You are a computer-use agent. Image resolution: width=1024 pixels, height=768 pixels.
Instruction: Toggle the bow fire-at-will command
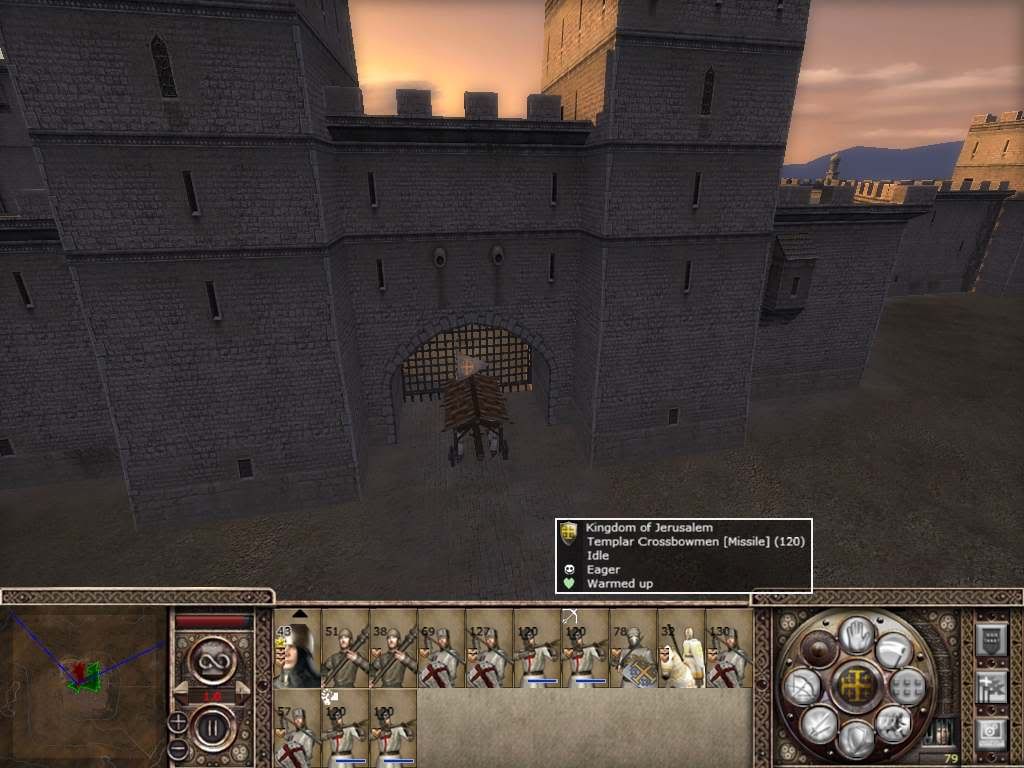coord(803,687)
